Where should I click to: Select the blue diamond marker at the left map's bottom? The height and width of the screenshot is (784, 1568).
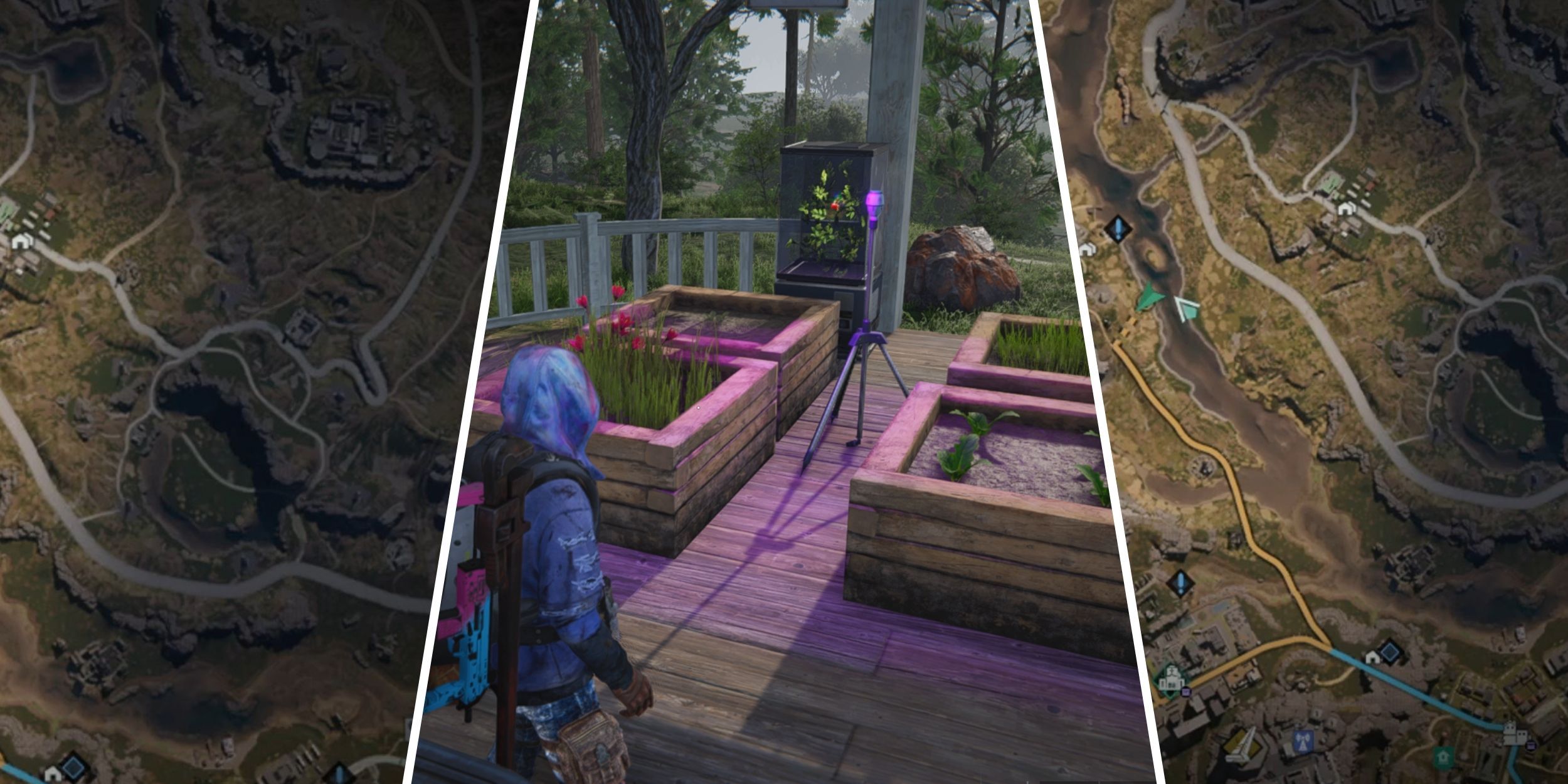point(73,769)
